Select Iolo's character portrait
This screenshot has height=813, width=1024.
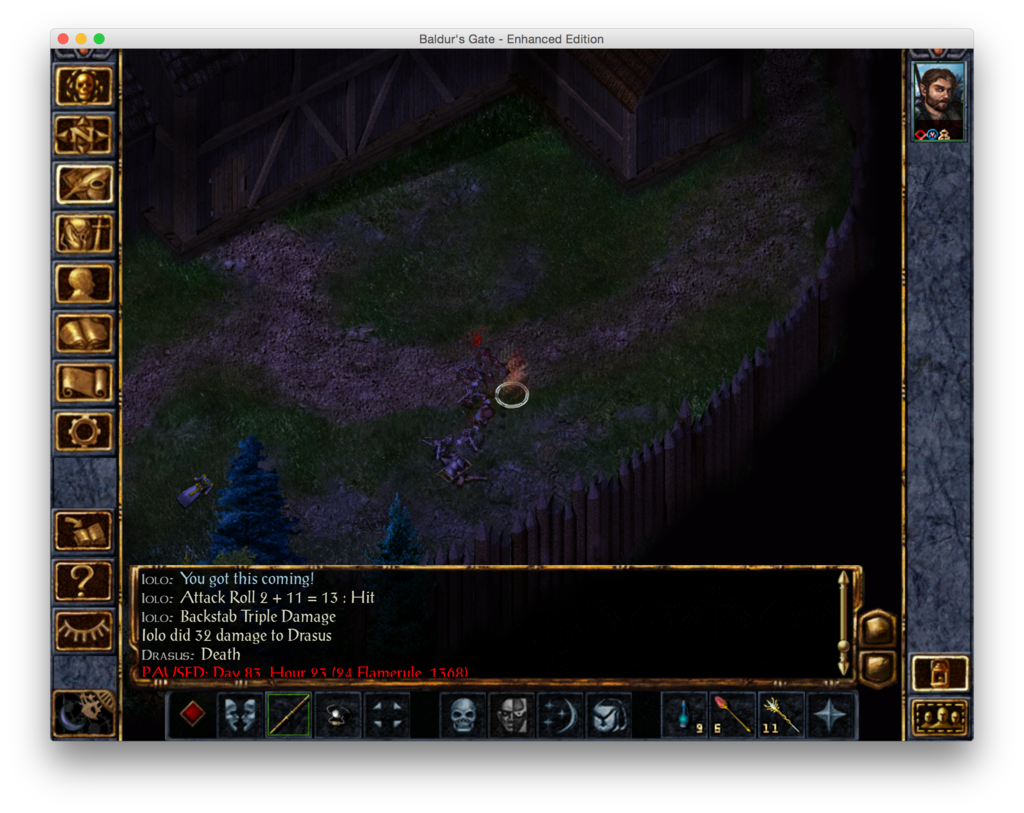pos(939,98)
